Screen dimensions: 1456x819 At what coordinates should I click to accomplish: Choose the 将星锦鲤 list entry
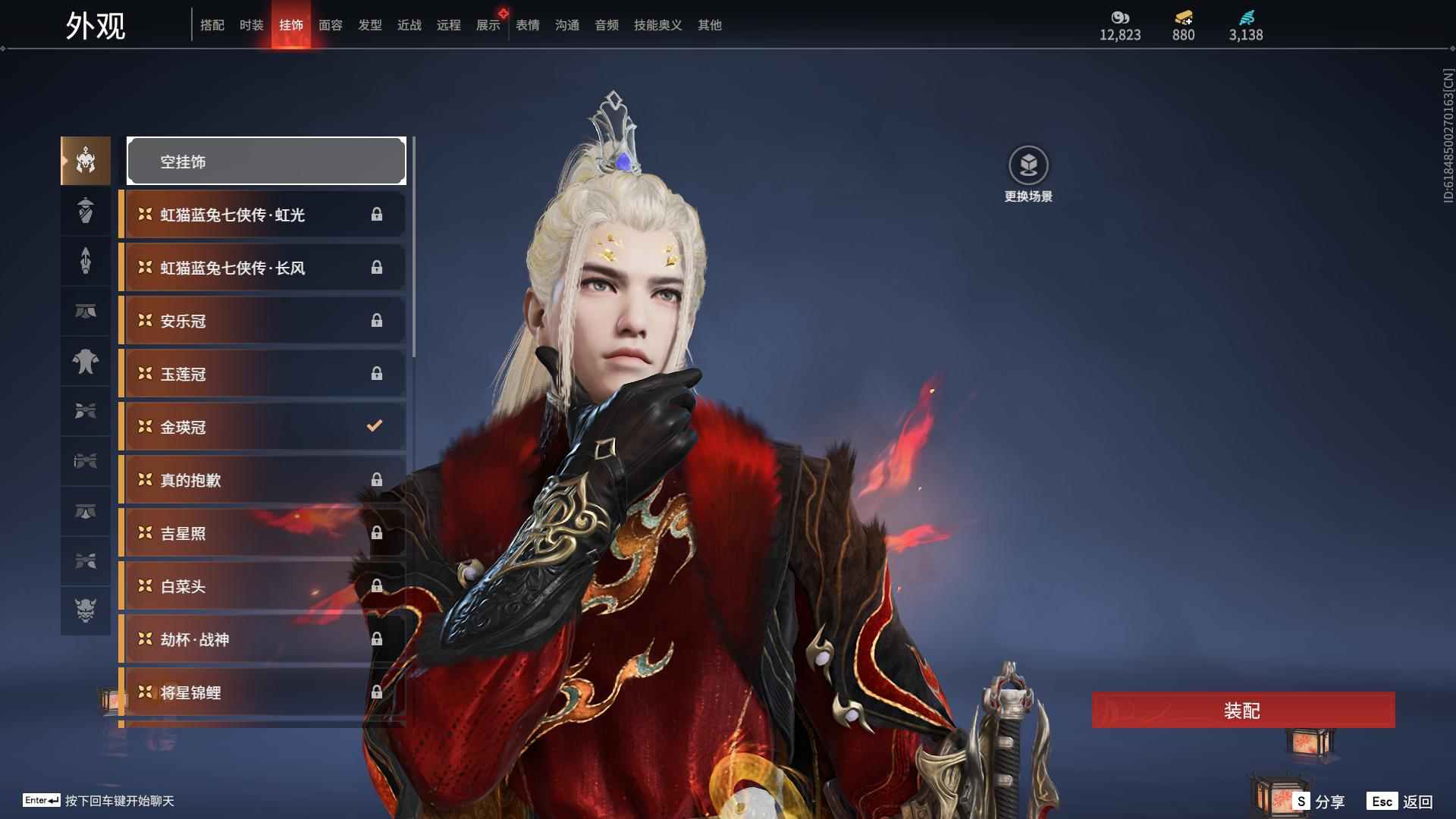point(262,692)
